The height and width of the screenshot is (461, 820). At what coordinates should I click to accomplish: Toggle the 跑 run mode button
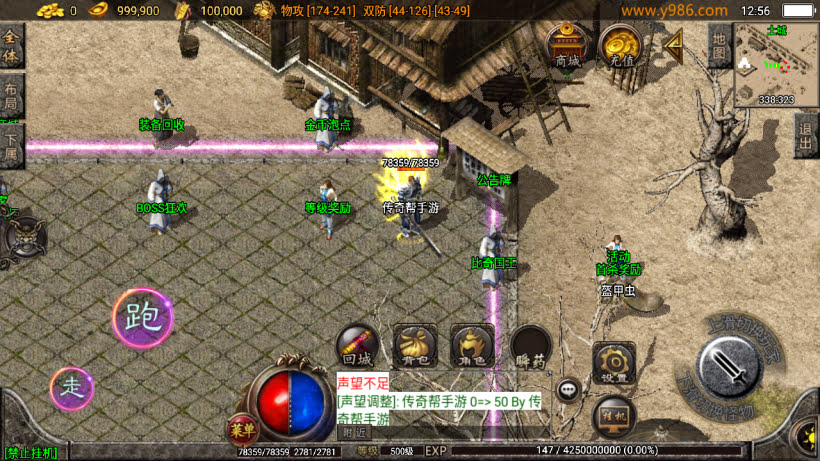pos(142,317)
